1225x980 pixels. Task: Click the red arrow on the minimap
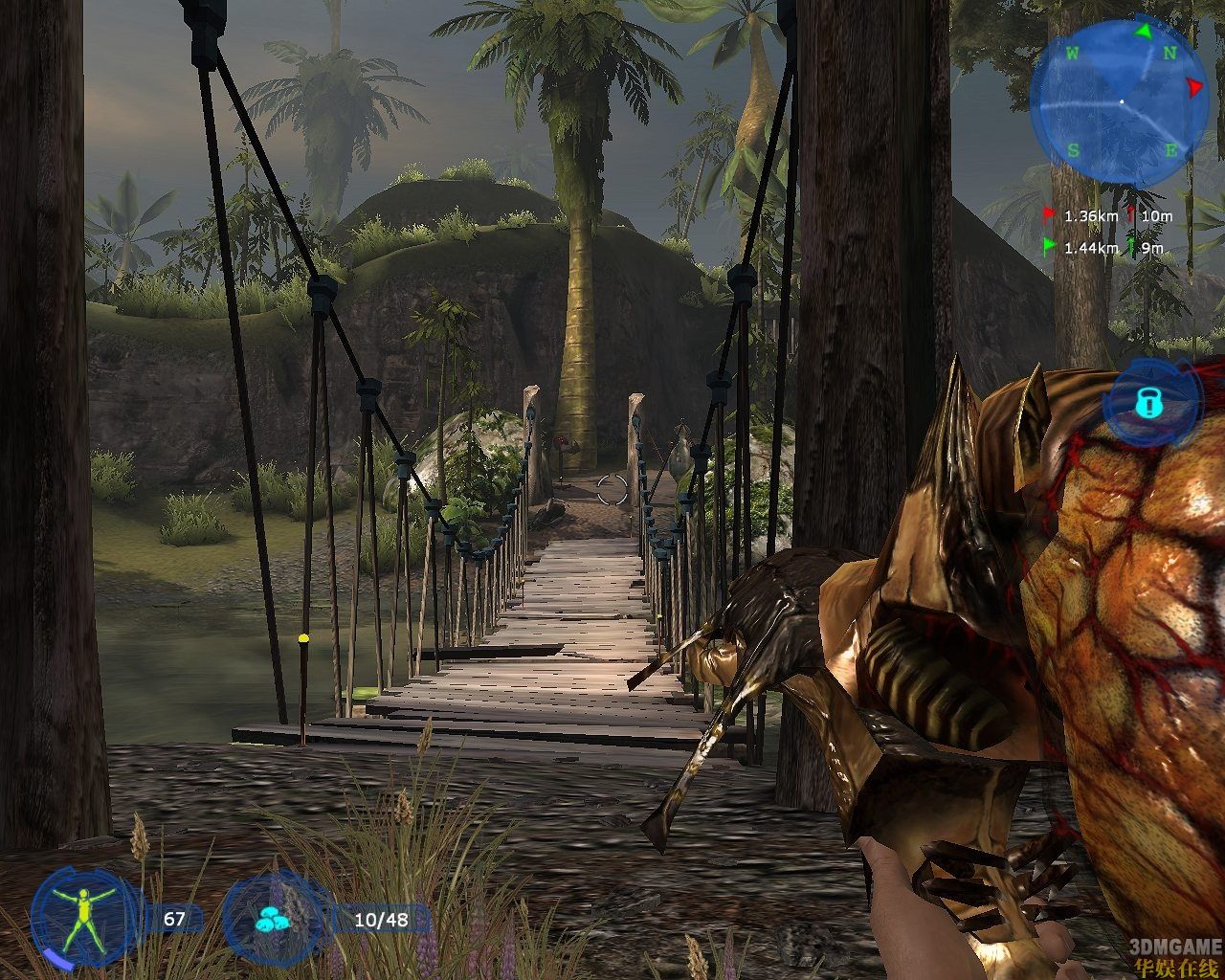click(x=1193, y=88)
